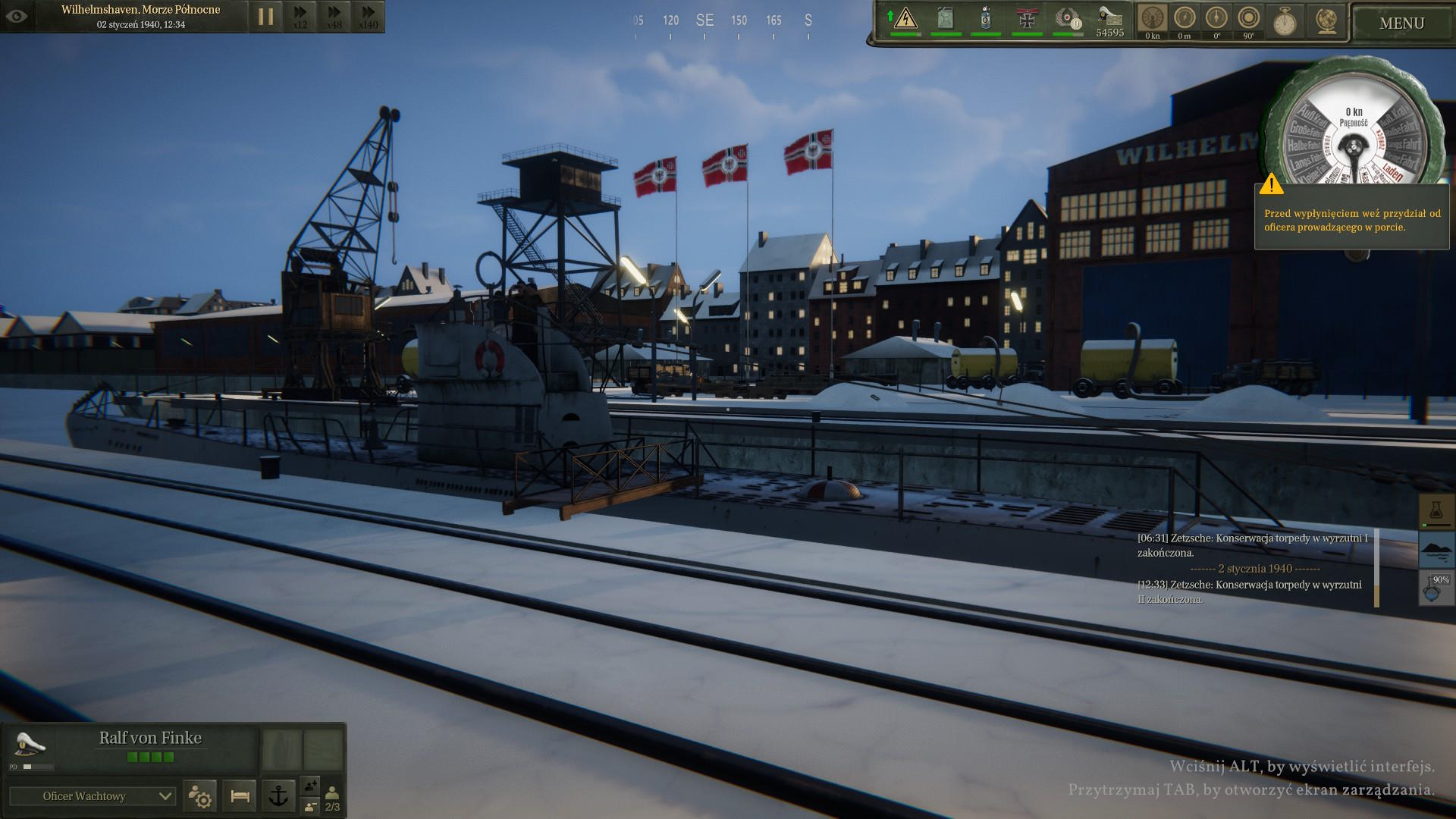Click the bed rest icon
This screenshot has width=1456, height=819.
pos(240,795)
